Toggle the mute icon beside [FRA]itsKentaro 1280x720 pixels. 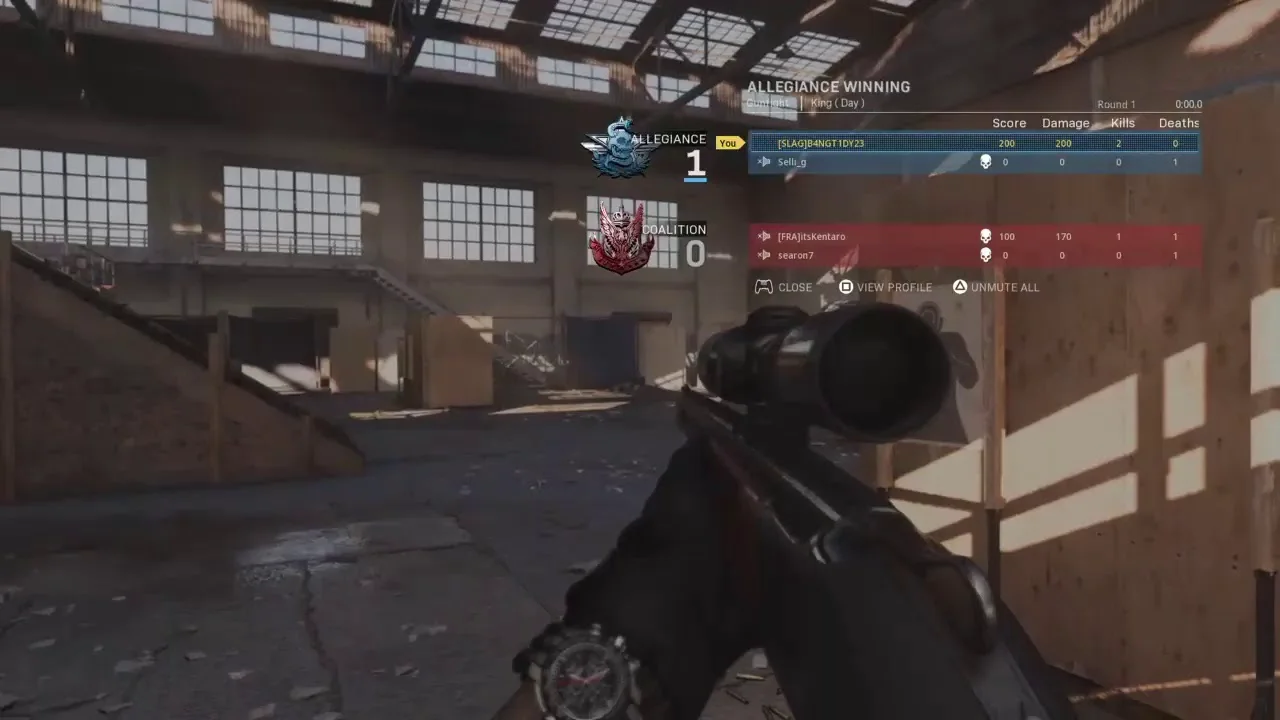[x=765, y=237]
